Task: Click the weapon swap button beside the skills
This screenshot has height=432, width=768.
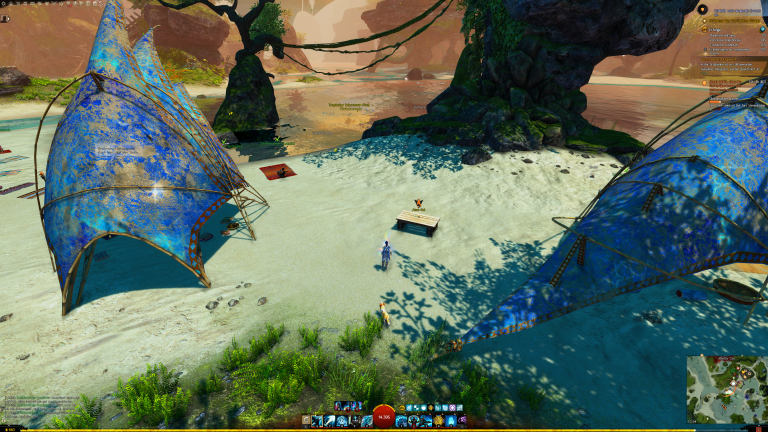Action: (306, 421)
